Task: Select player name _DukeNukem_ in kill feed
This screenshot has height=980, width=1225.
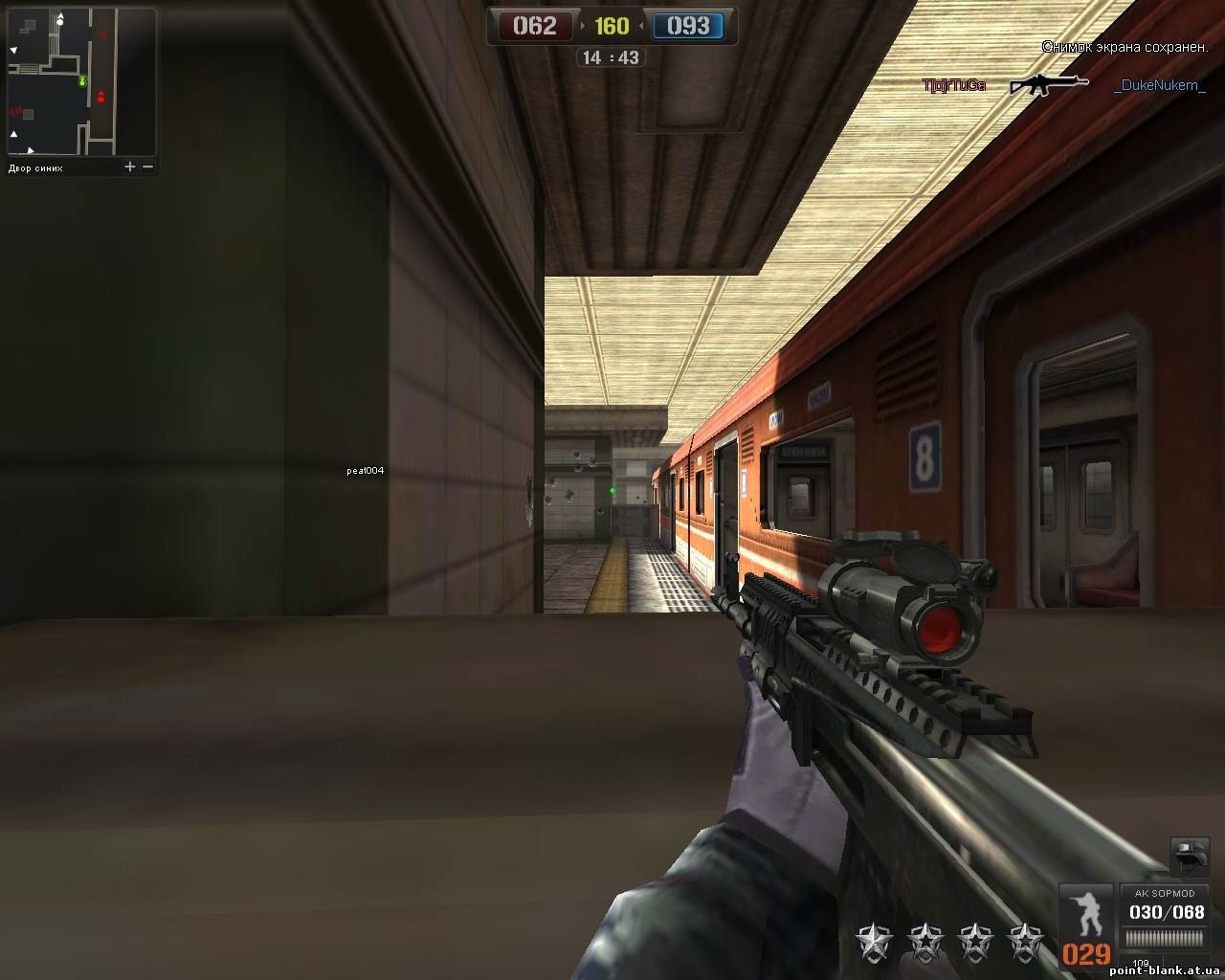Action: pyautogui.click(x=1160, y=85)
